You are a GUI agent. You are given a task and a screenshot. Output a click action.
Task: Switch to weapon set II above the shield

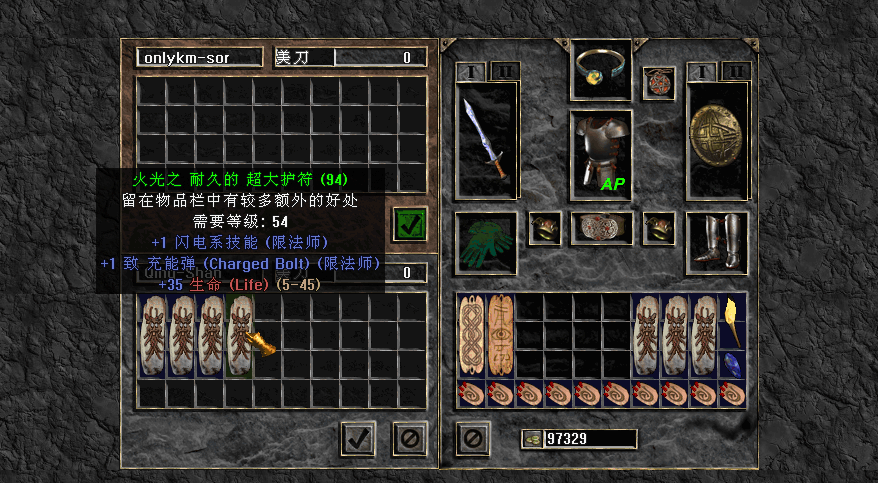click(x=735, y=71)
